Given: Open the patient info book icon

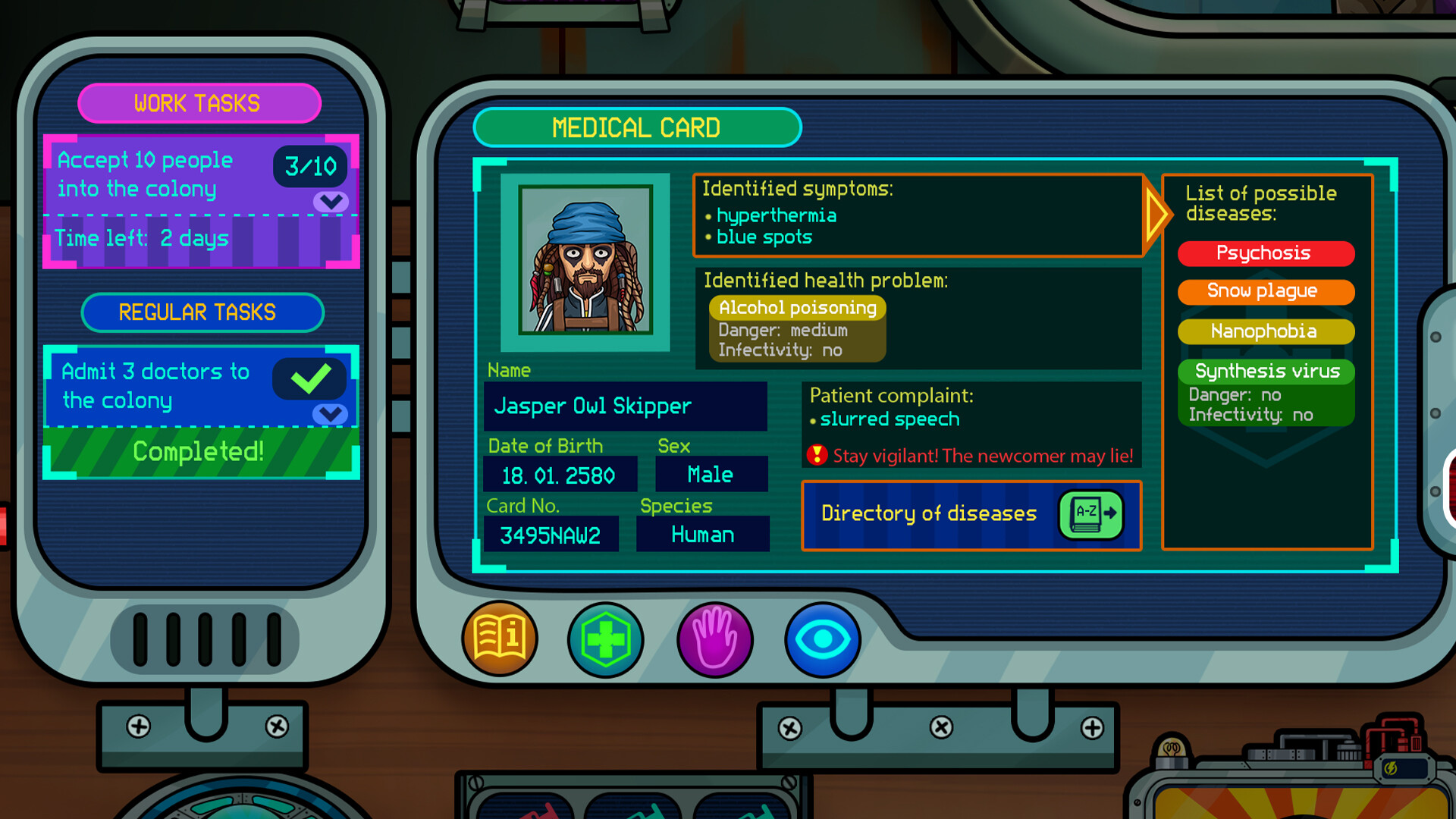Looking at the screenshot, I should (x=500, y=639).
